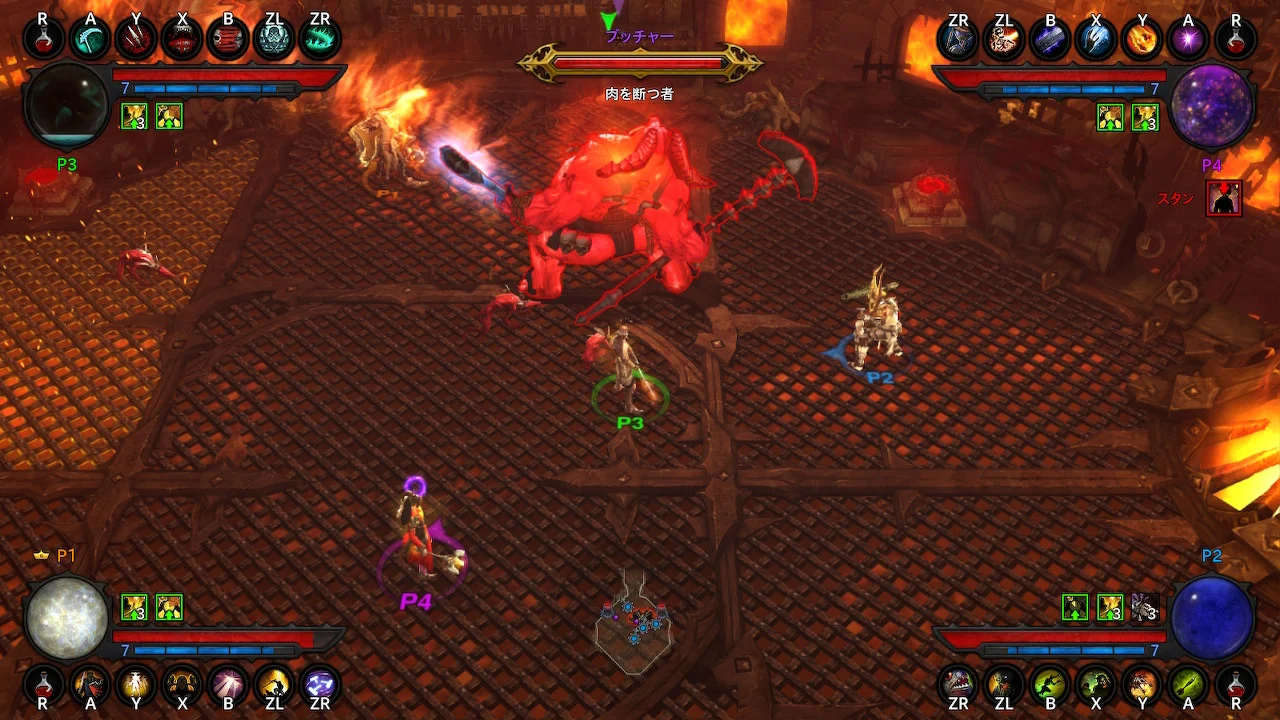Select P4's purple arcane star skill

[1188, 39]
